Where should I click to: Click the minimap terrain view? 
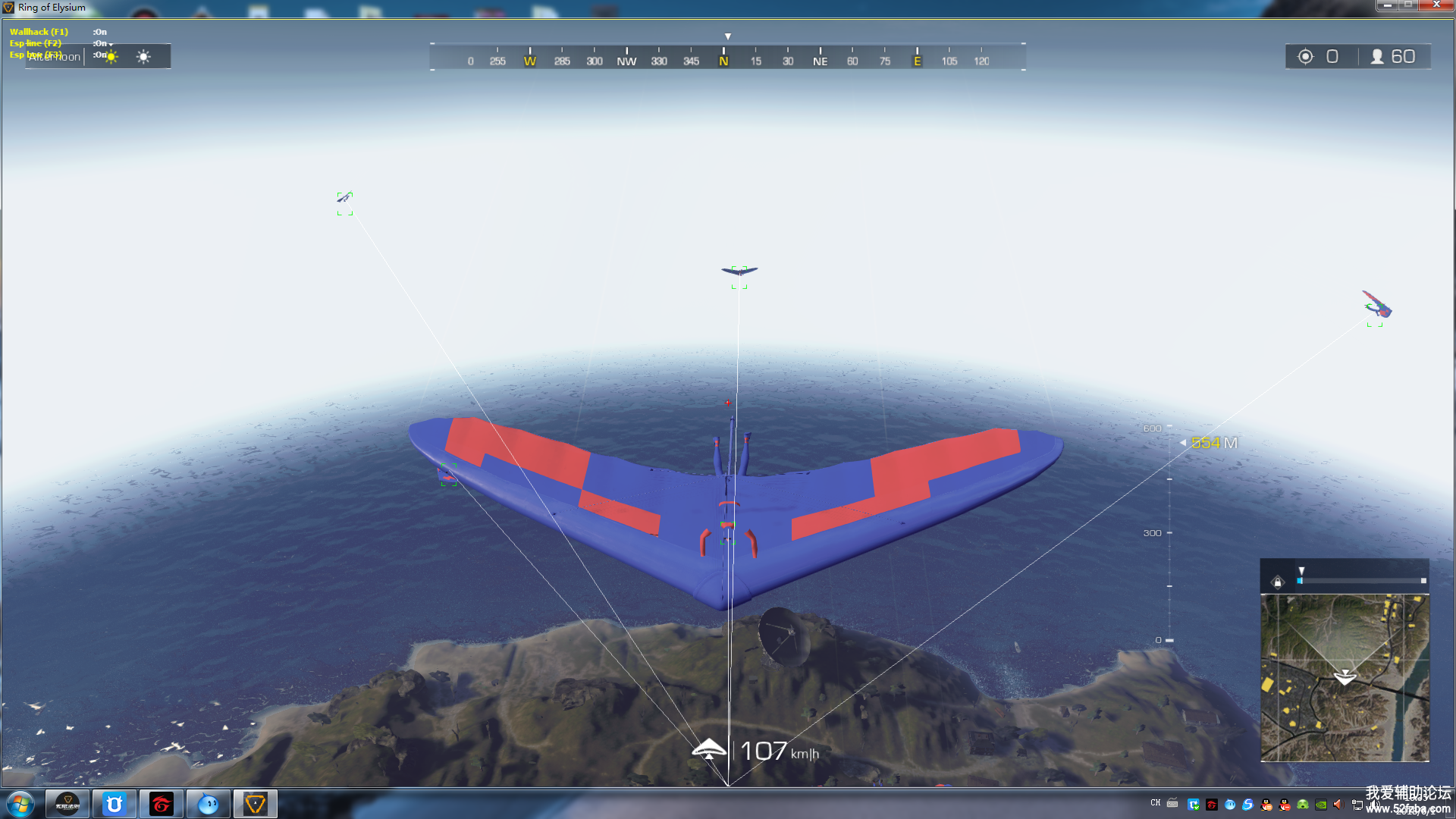pyautogui.click(x=1345, y=677)
